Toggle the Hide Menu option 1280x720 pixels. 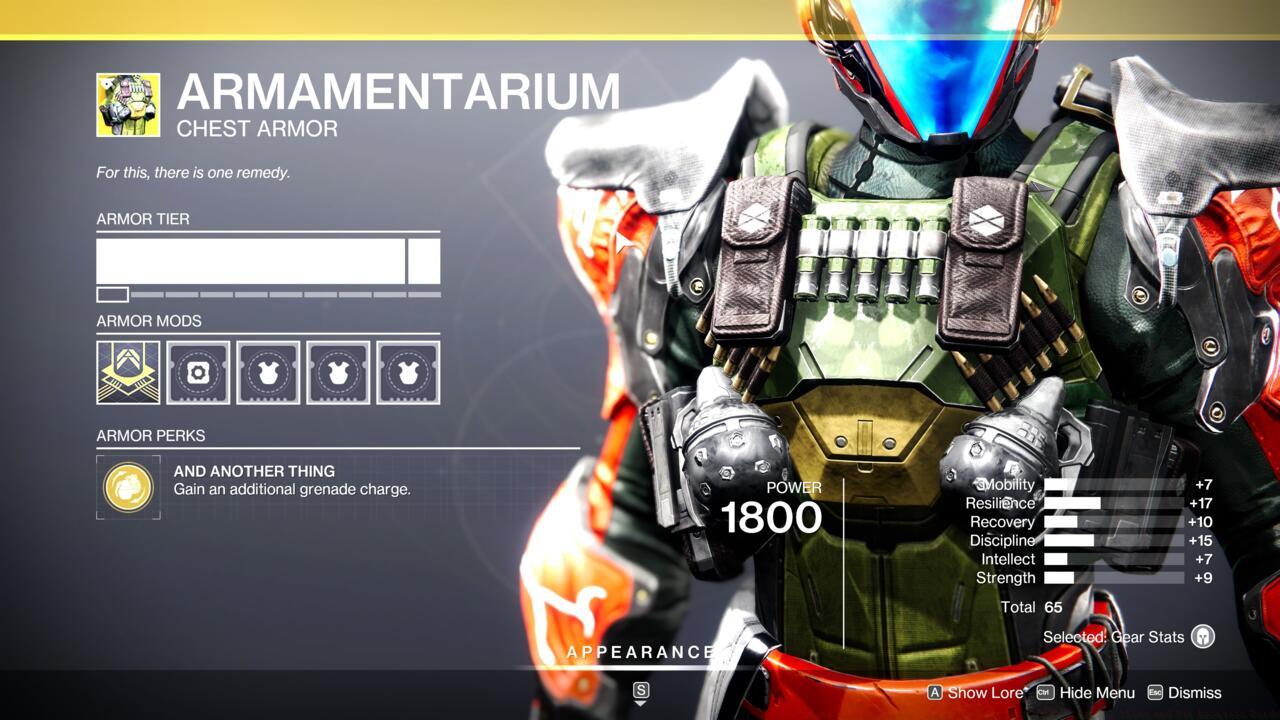click(1095, 692)
